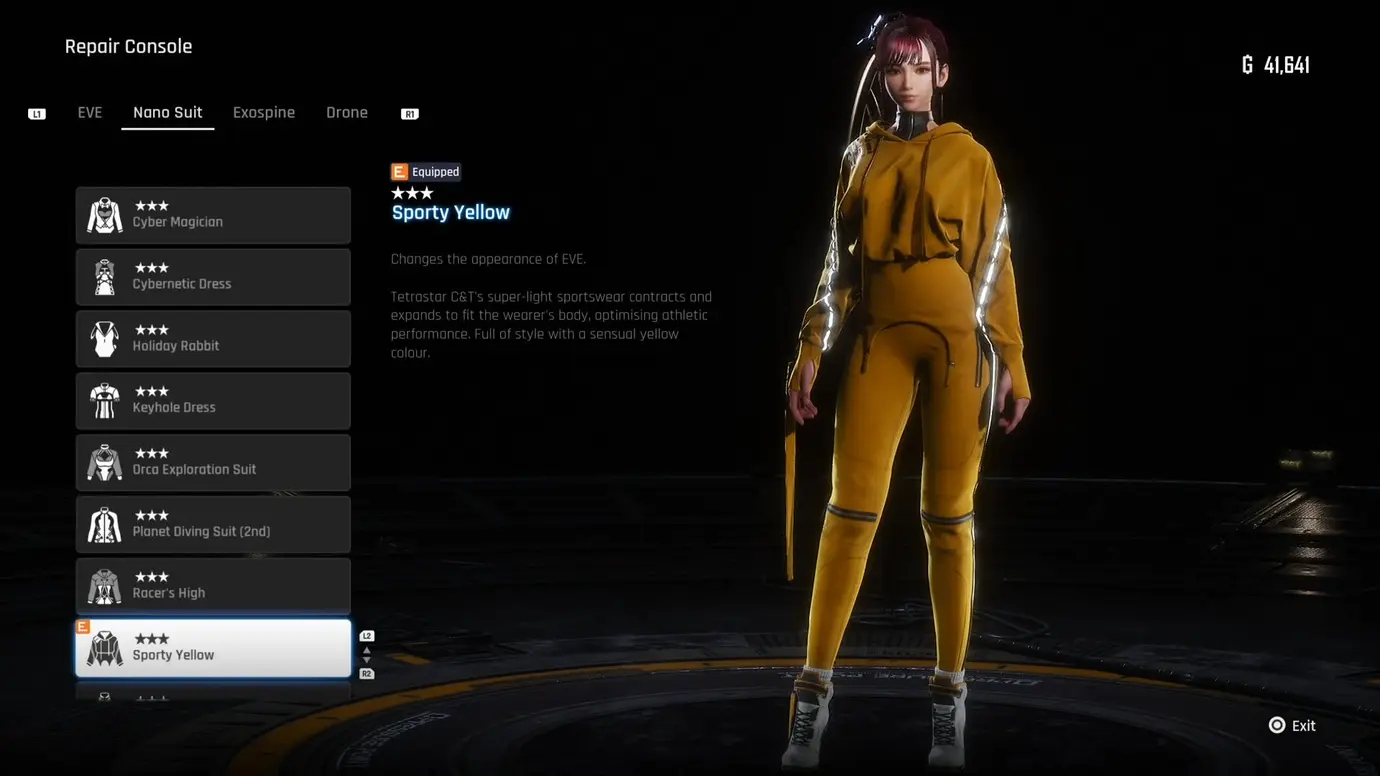The image size is (1380, 776).
Task: Exit the Repair Console
Action: pos(1292,726)
